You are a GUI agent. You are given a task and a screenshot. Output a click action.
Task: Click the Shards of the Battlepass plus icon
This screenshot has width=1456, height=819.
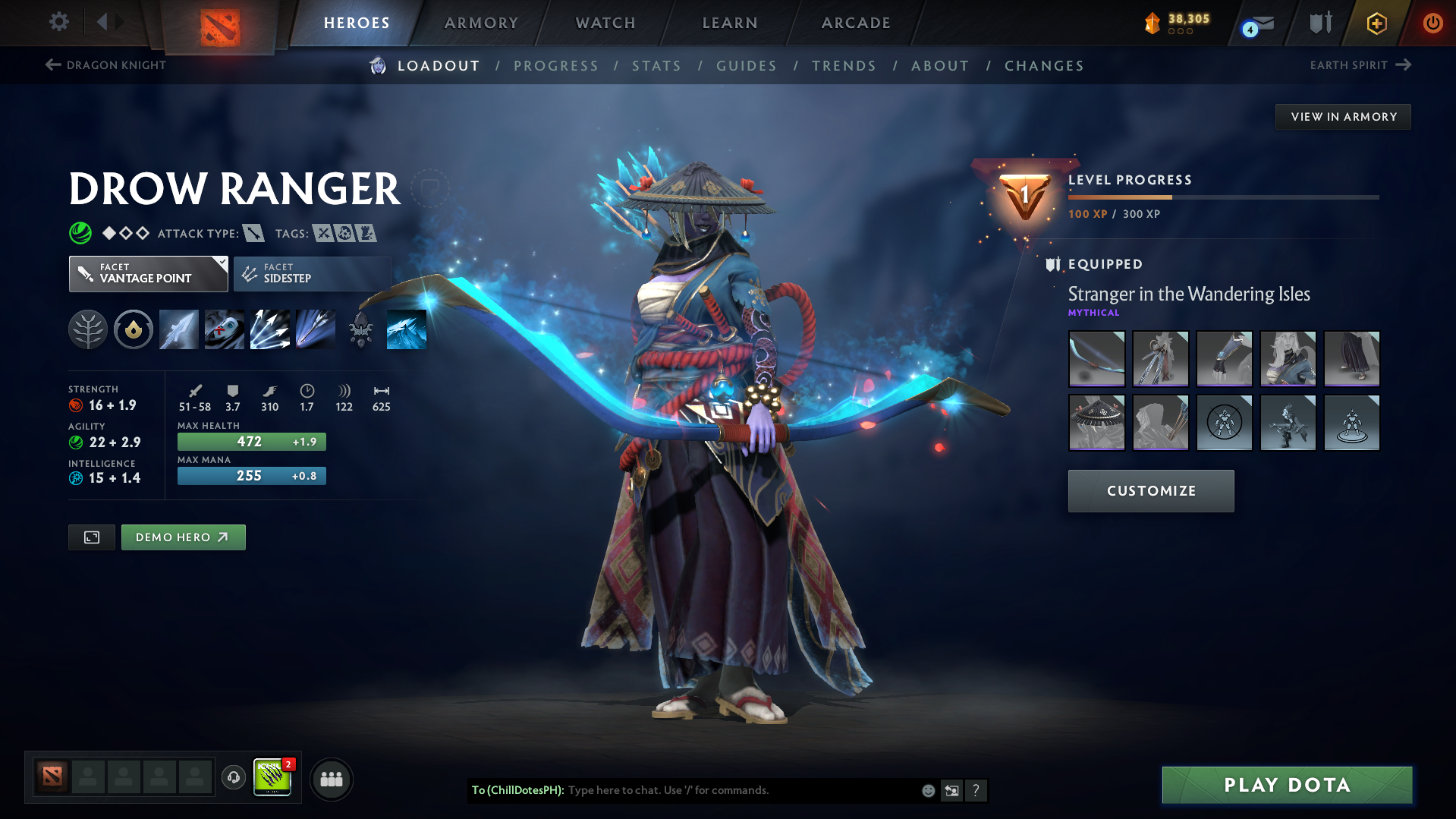click(x=1376, y=23)
